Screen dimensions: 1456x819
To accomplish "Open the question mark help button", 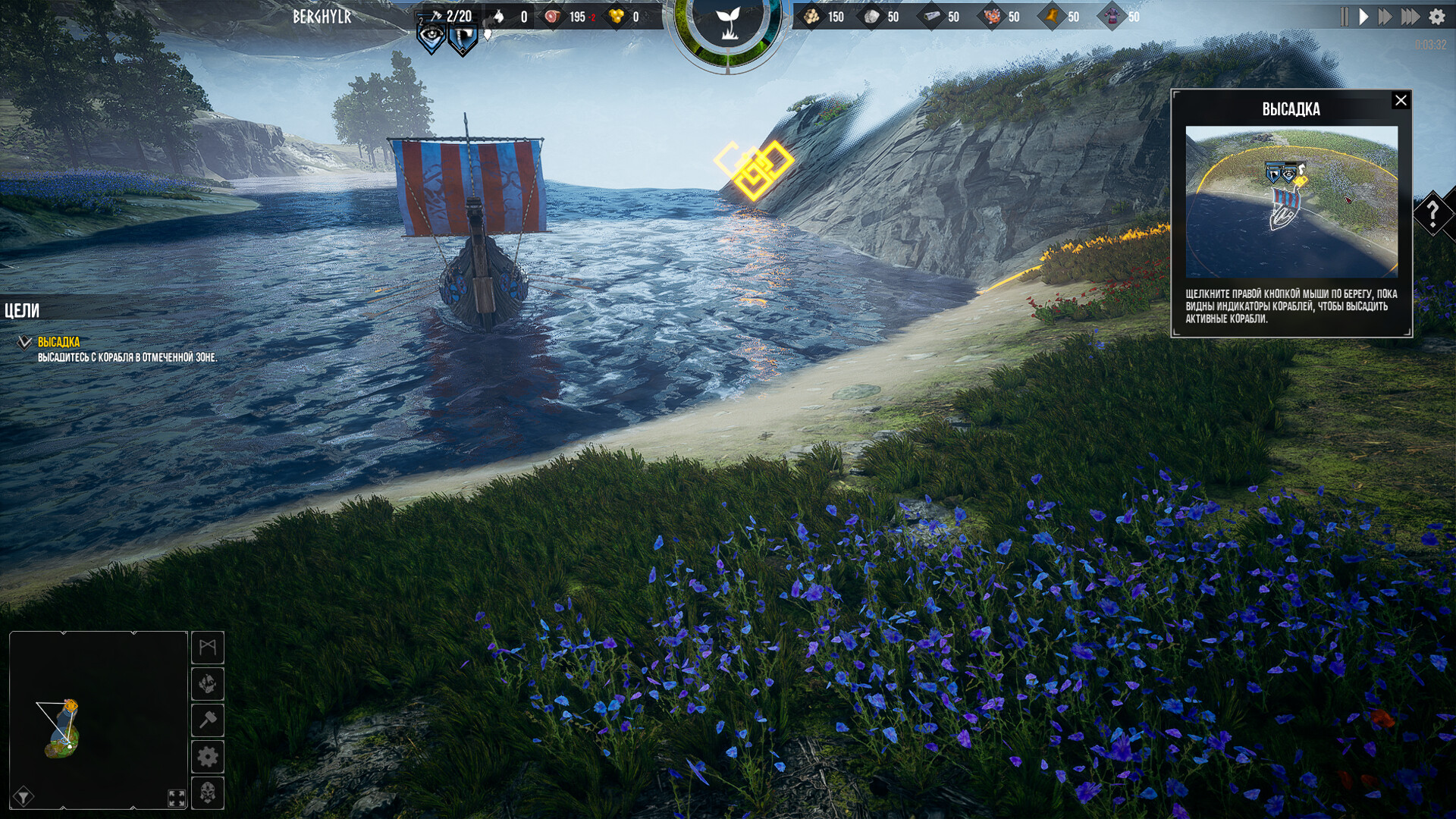I will point(1432,214).
